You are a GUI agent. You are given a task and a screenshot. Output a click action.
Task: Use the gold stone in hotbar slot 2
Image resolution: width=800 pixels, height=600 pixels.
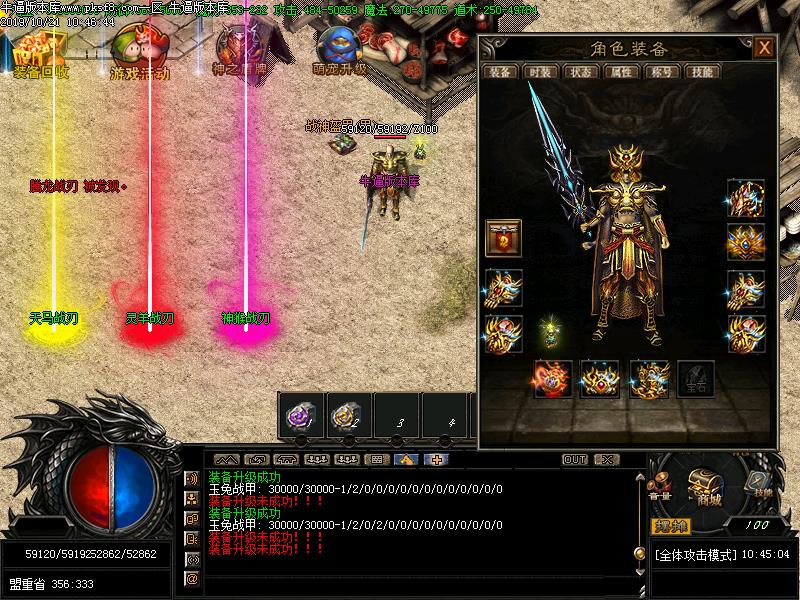(x=347, y=415)
